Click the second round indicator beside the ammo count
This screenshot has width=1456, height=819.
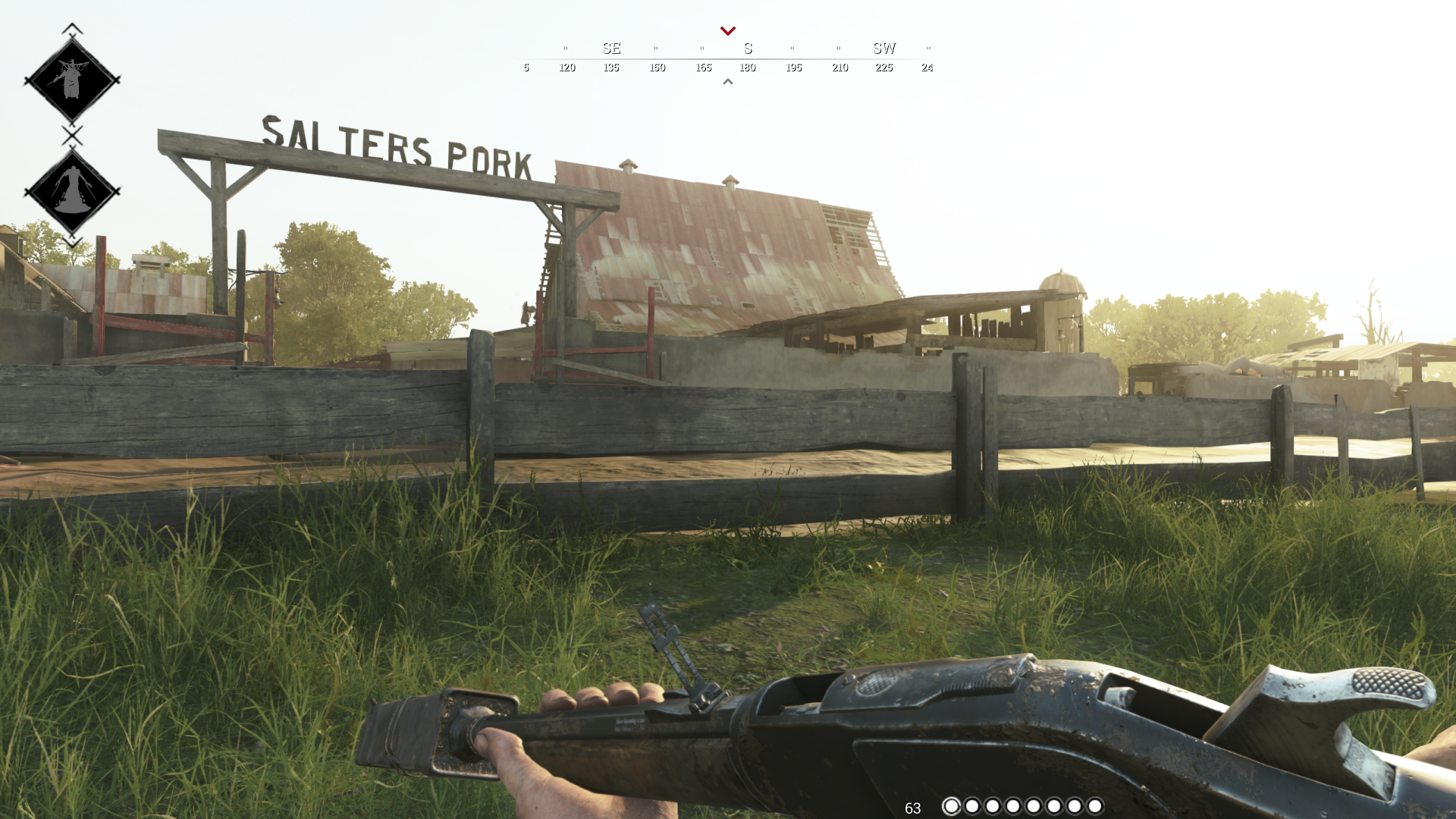(x=972, y=806)
